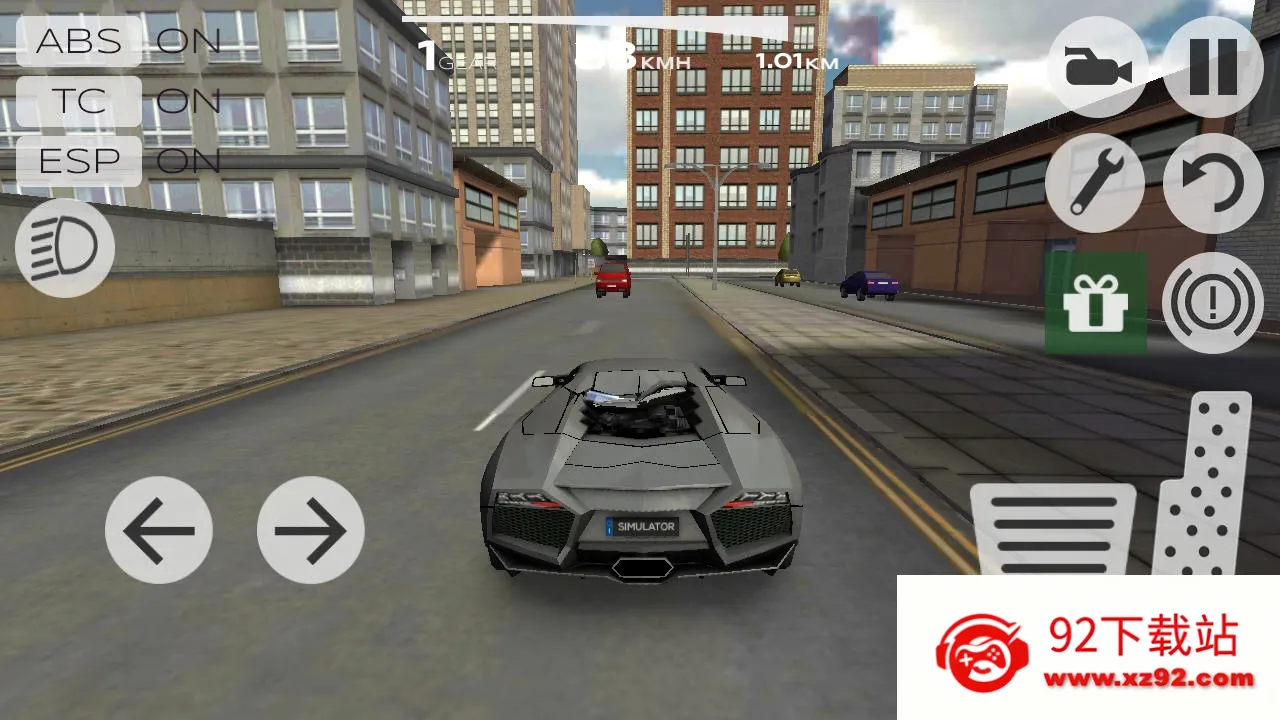Toggle ABS off
Image resolution: width=1280 pixels, height=720 pixels.
click(78, 42)
